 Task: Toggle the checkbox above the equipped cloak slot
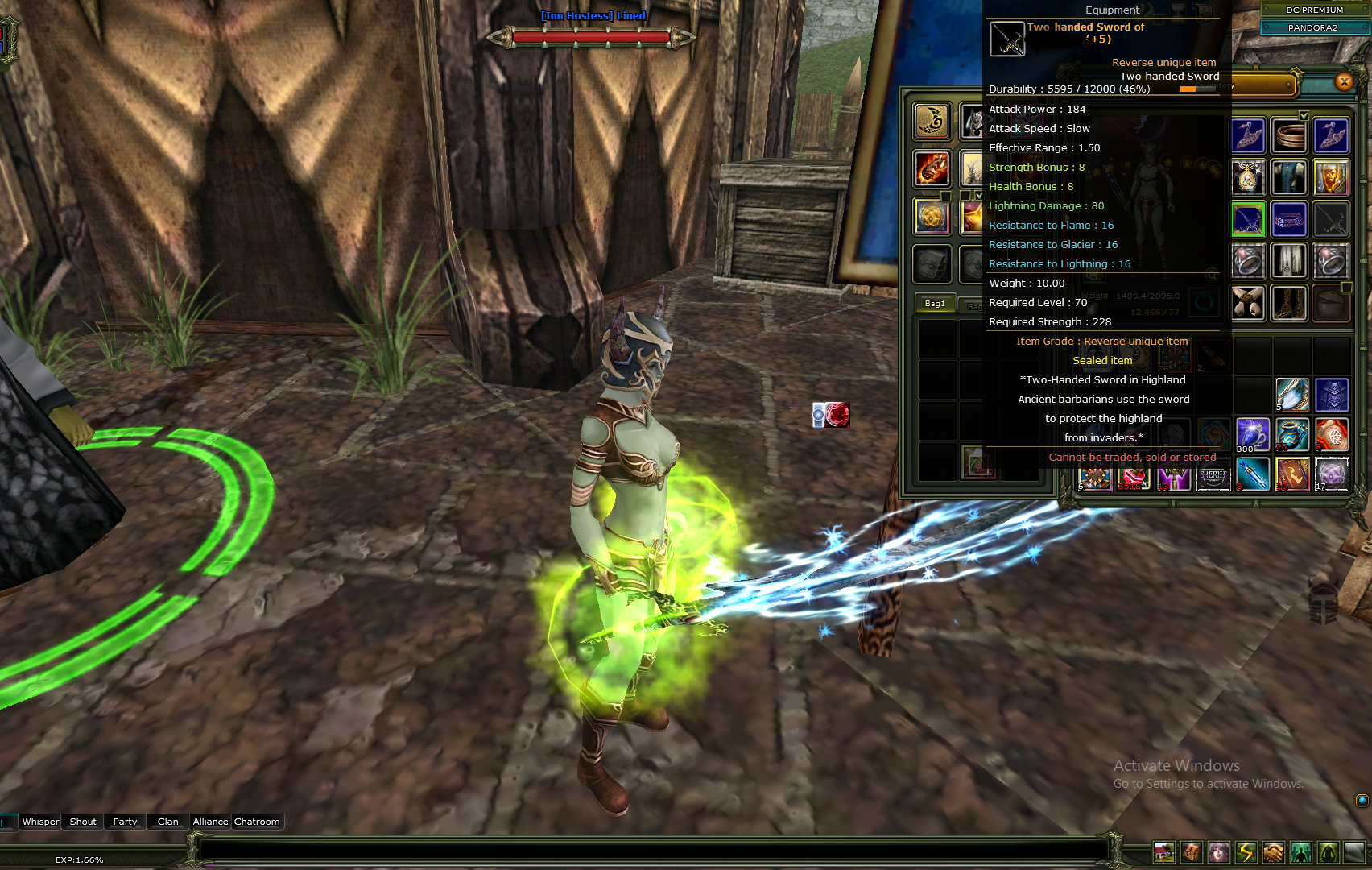click(1303, 115)
